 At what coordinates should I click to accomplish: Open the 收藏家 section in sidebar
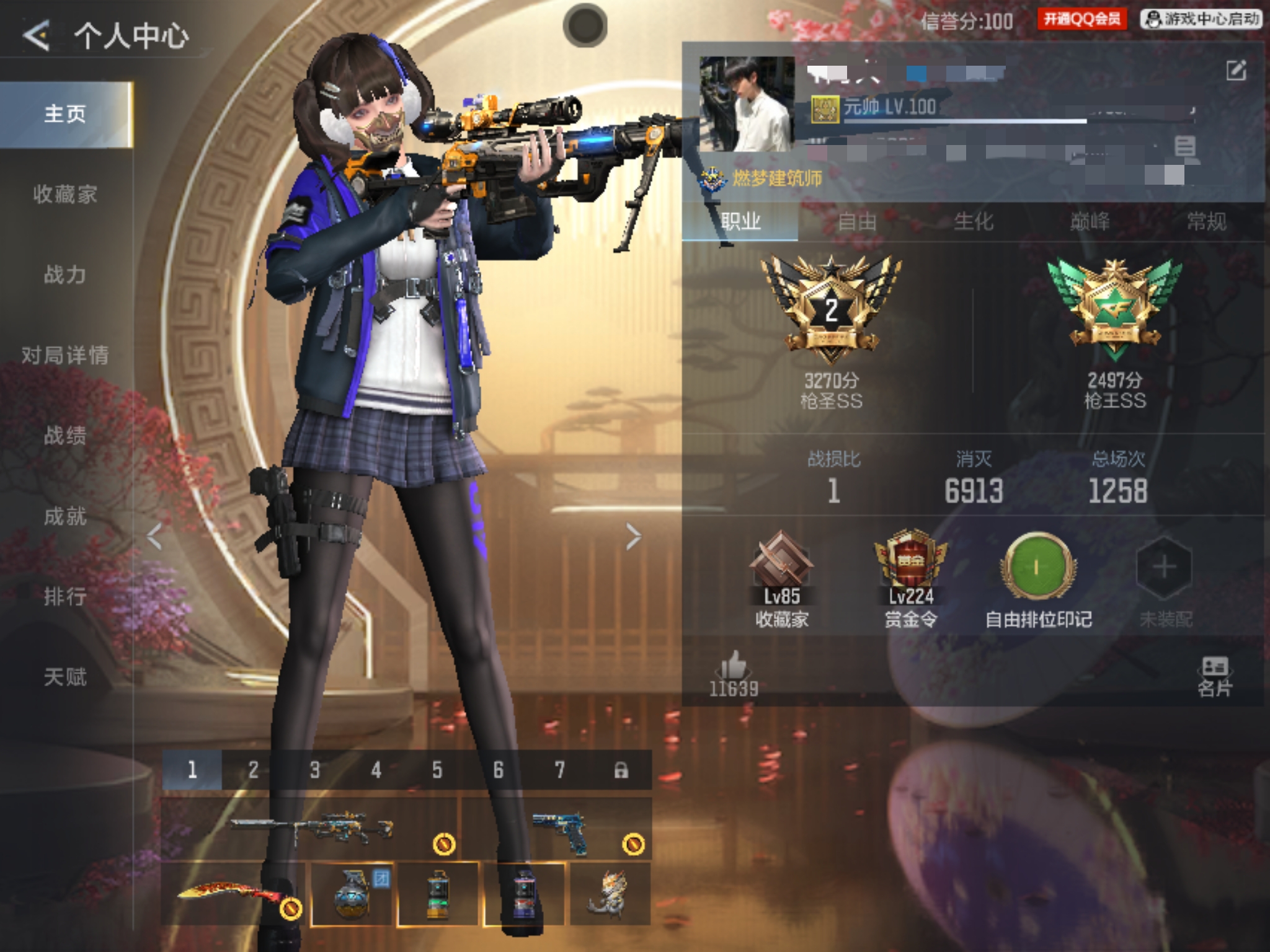(65, 195)
